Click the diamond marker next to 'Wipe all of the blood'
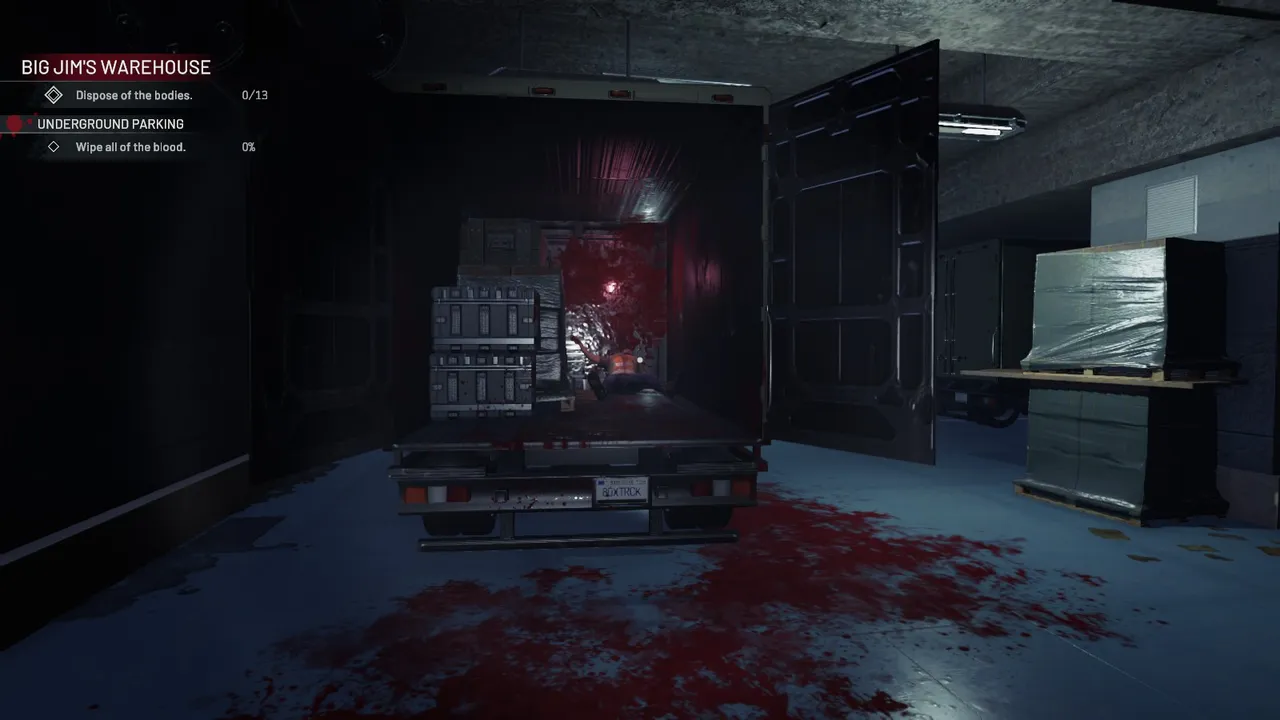This screenshot has height=720, width=1280. coord(53,146)
